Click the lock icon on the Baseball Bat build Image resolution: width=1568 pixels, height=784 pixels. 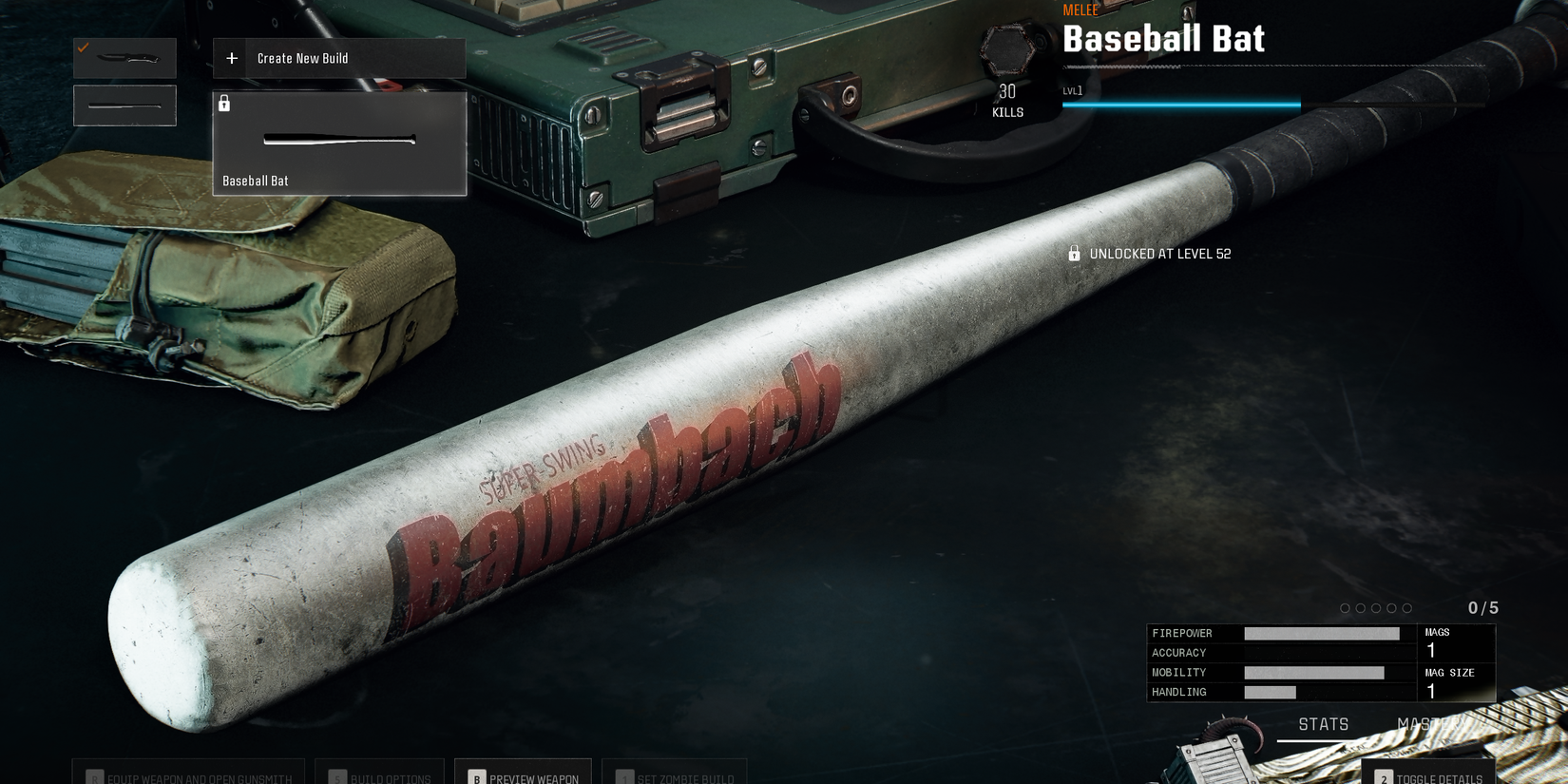click(x=224, y=103)
